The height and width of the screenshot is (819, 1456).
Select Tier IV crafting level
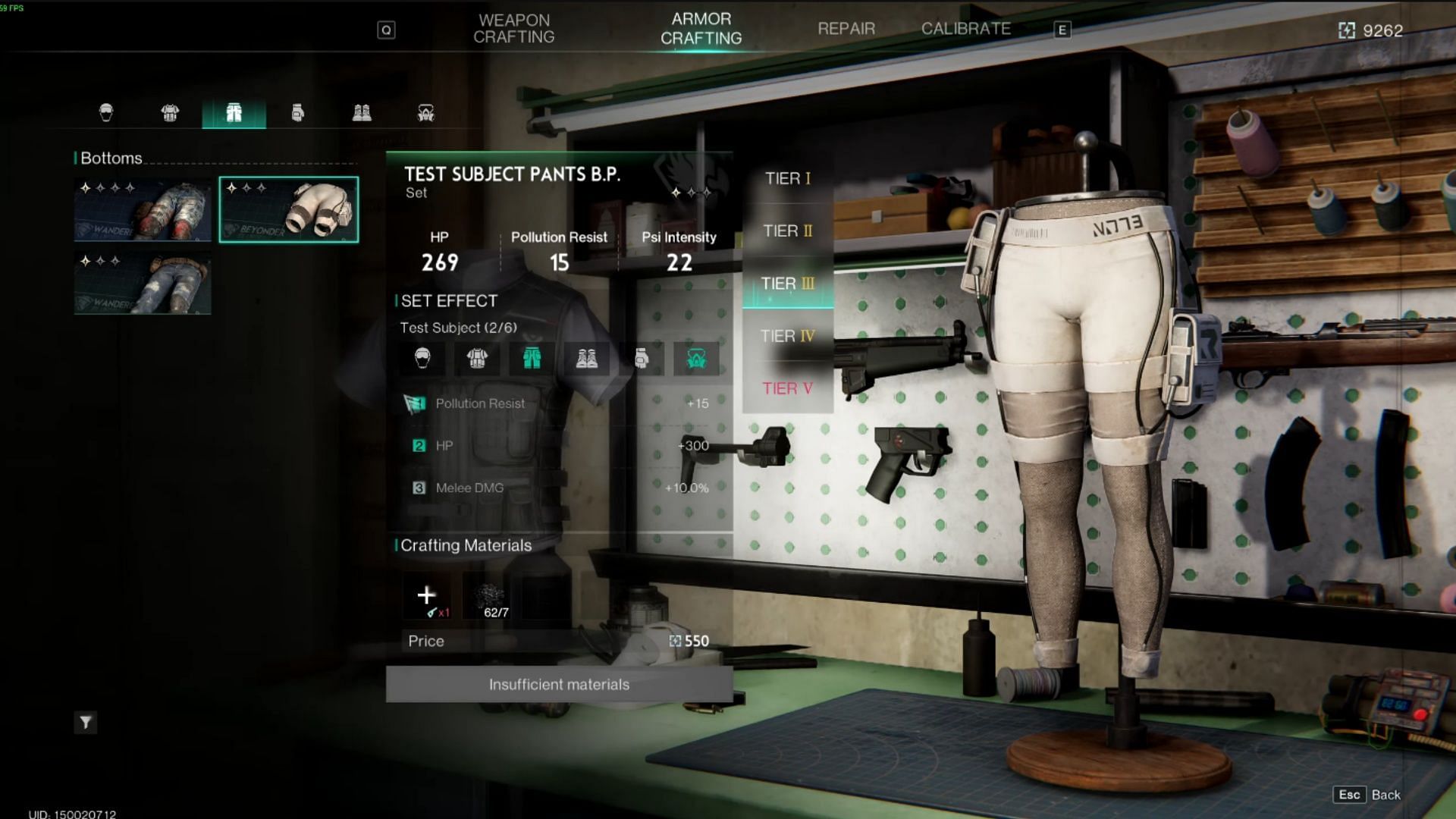787,336
